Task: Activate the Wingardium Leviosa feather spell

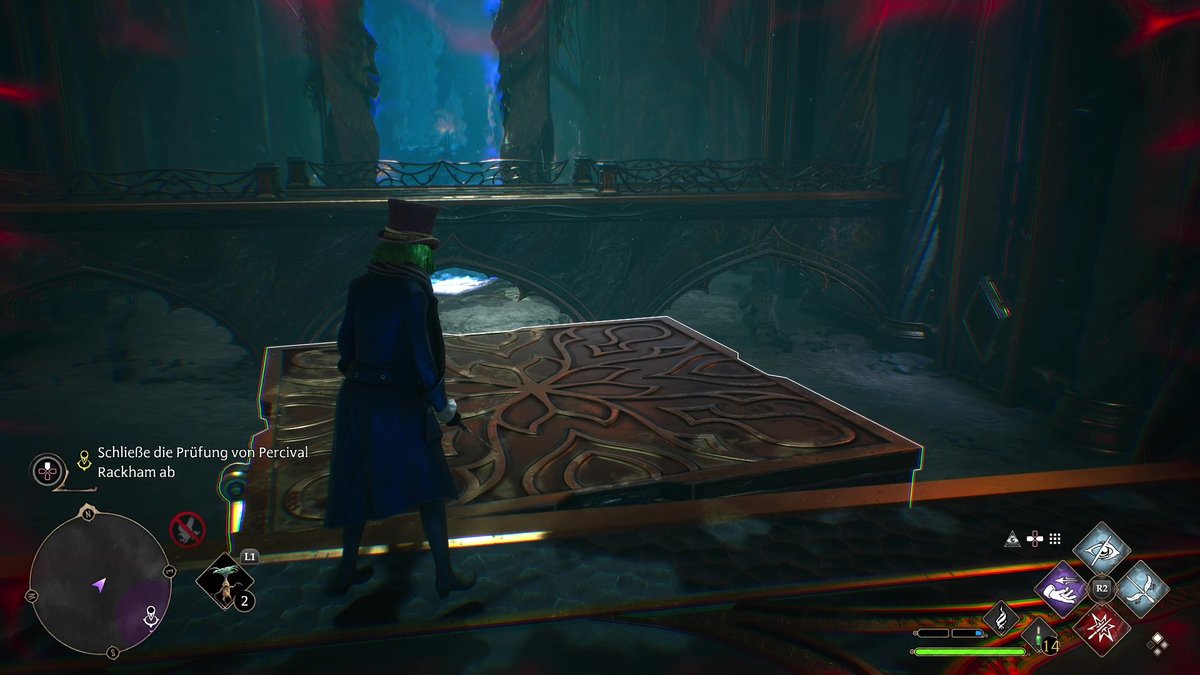Action: coord(1141,588)
